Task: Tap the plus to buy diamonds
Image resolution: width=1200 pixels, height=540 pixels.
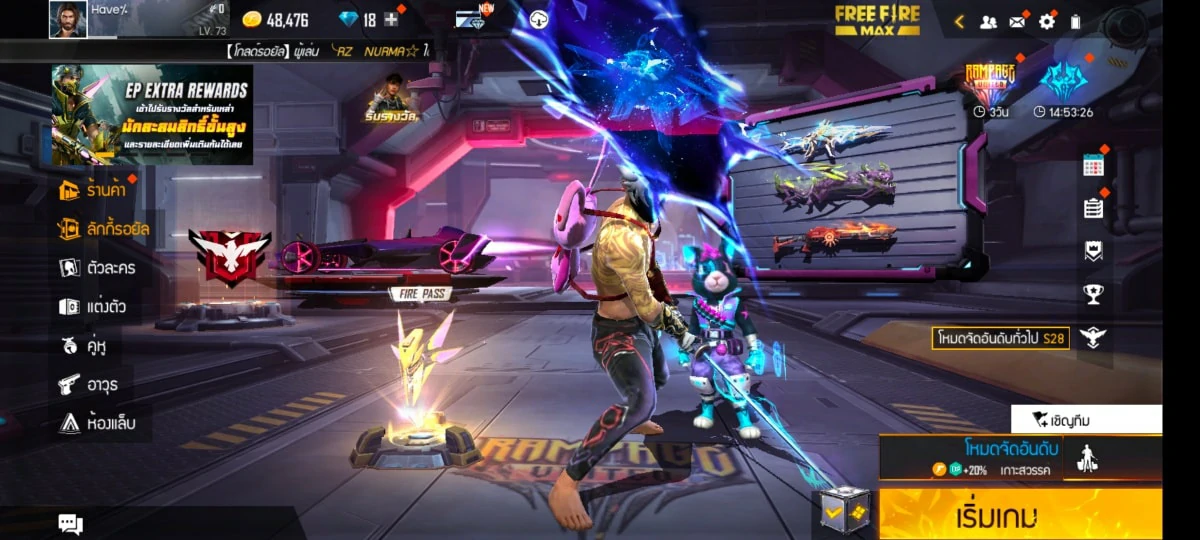Action: tap(391, 20)
